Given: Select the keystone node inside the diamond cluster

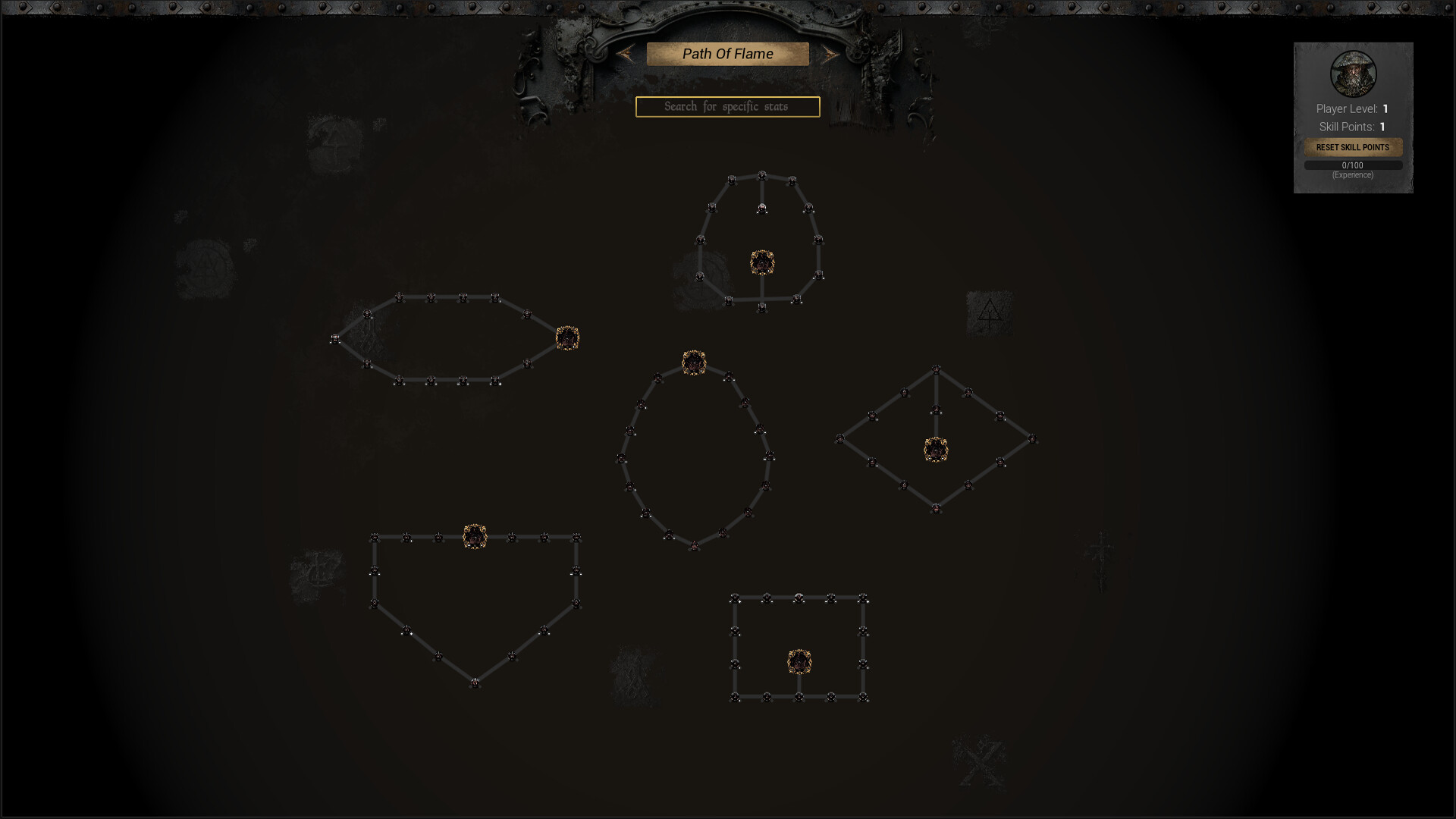Looking at the screenshot, I should tap(934, 448).
